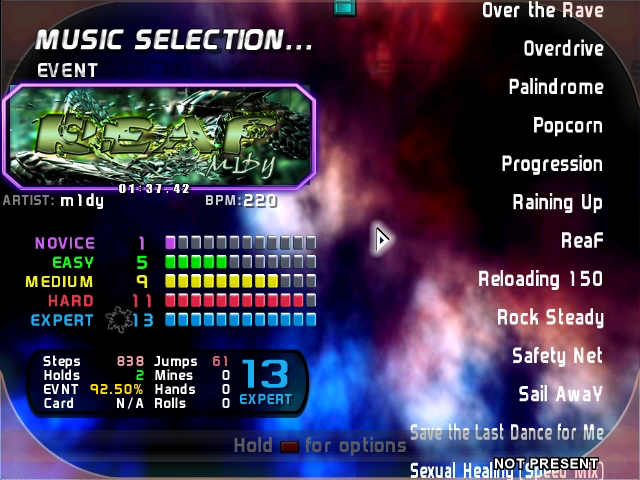
Task: Select the song Over the Rave
Action: 542,11
